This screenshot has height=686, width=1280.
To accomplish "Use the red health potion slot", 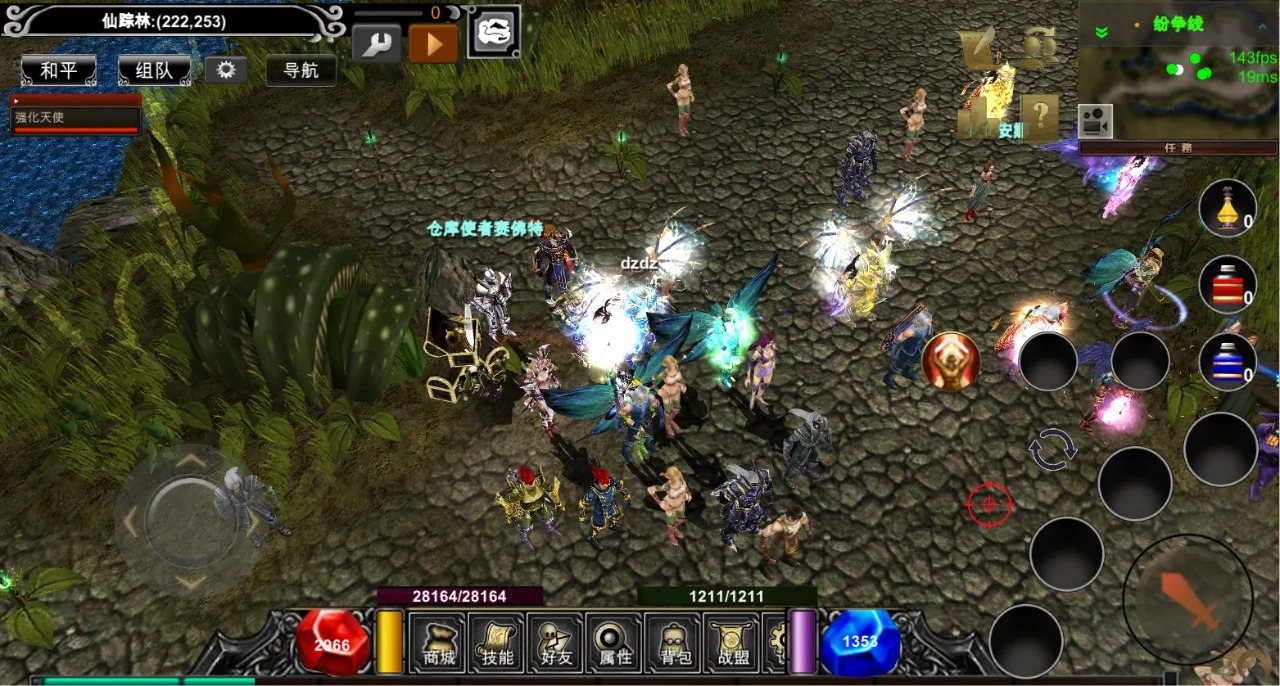I will tap(1228, 284).
